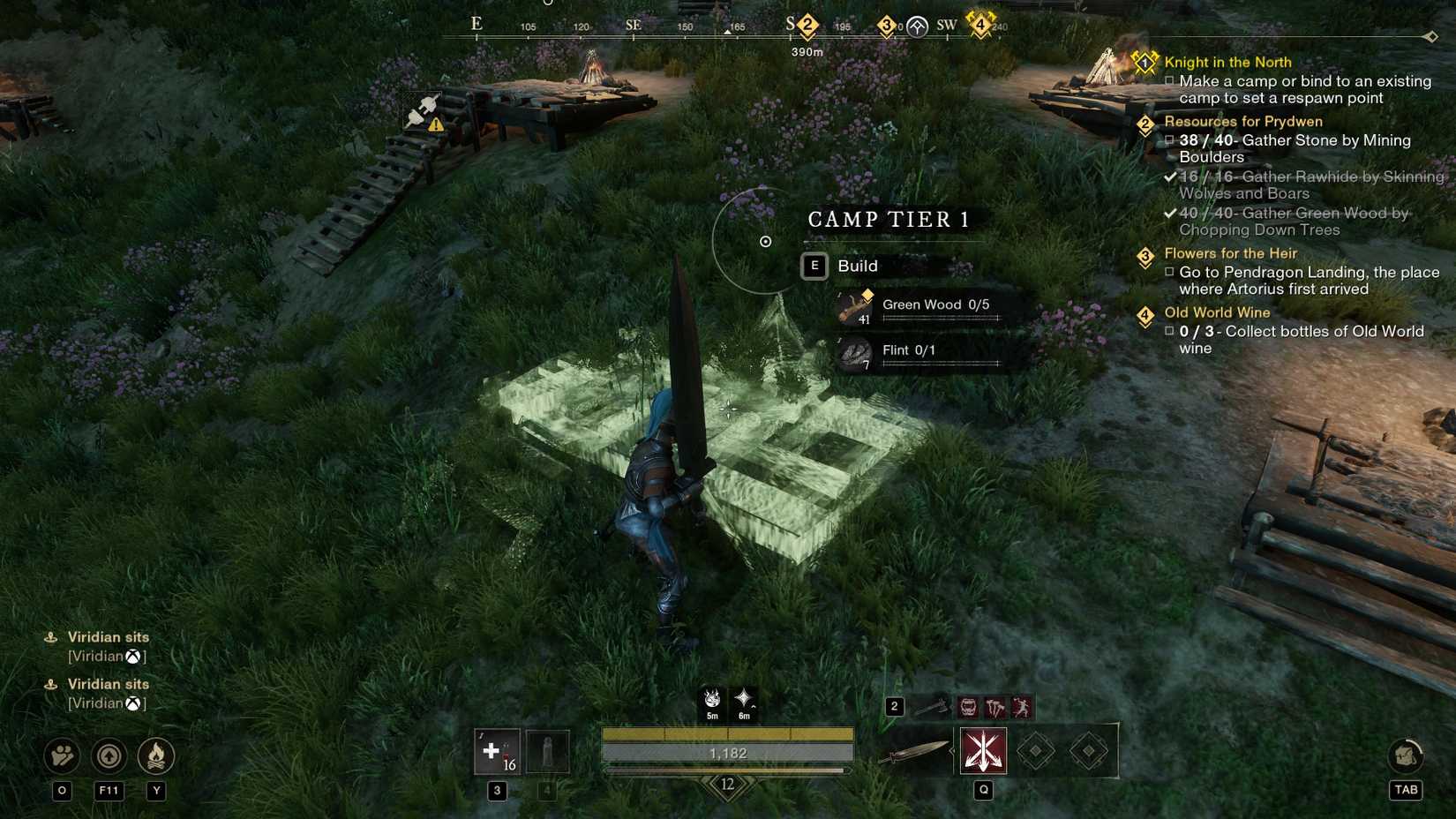Click the compass map icon above TAB
This screenshot has width=1456, height=819.
pyautogui.click(x=1406, y=756)
